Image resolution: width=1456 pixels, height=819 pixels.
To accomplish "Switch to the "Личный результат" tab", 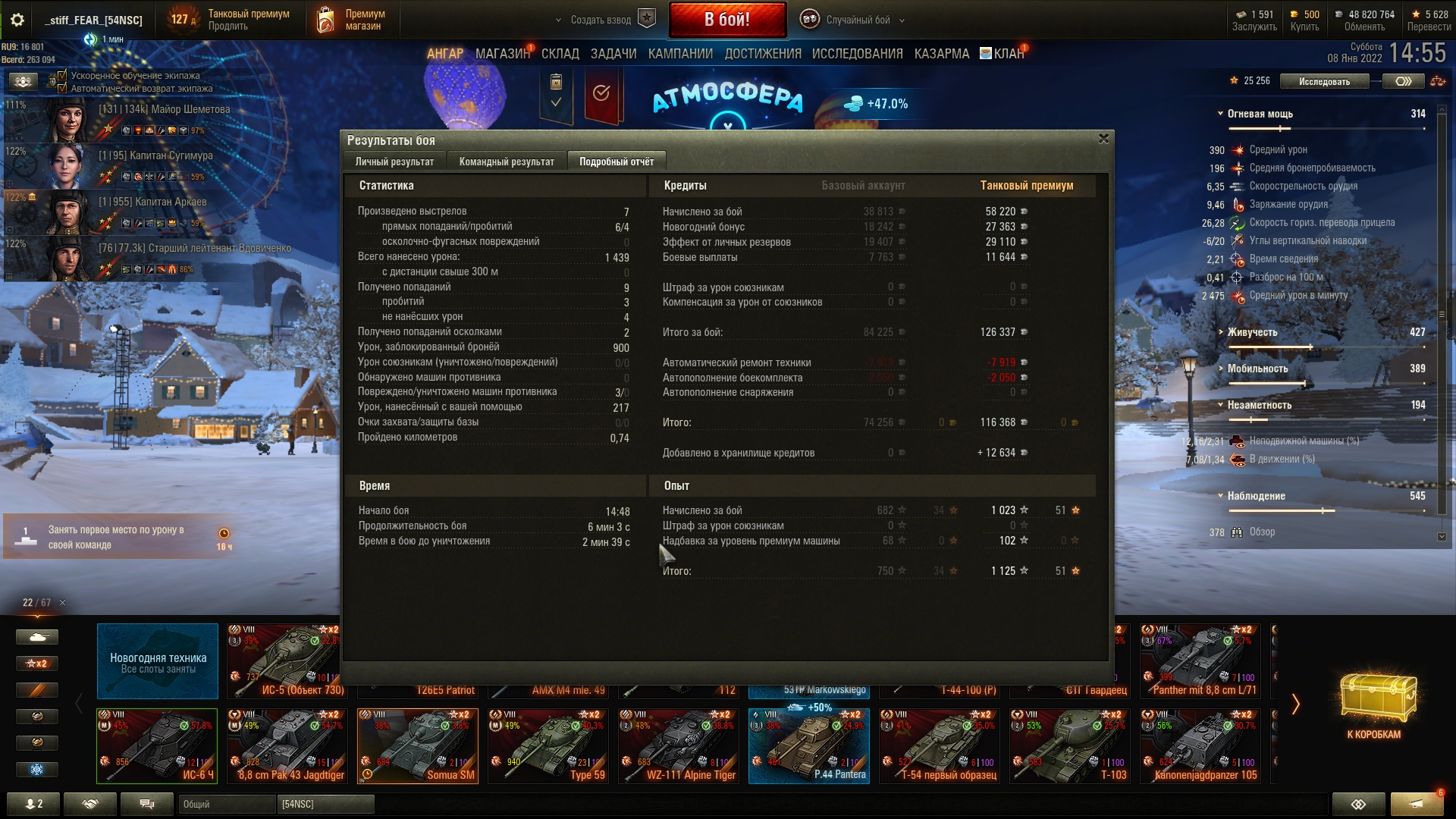I will click(x=394, y=162).
